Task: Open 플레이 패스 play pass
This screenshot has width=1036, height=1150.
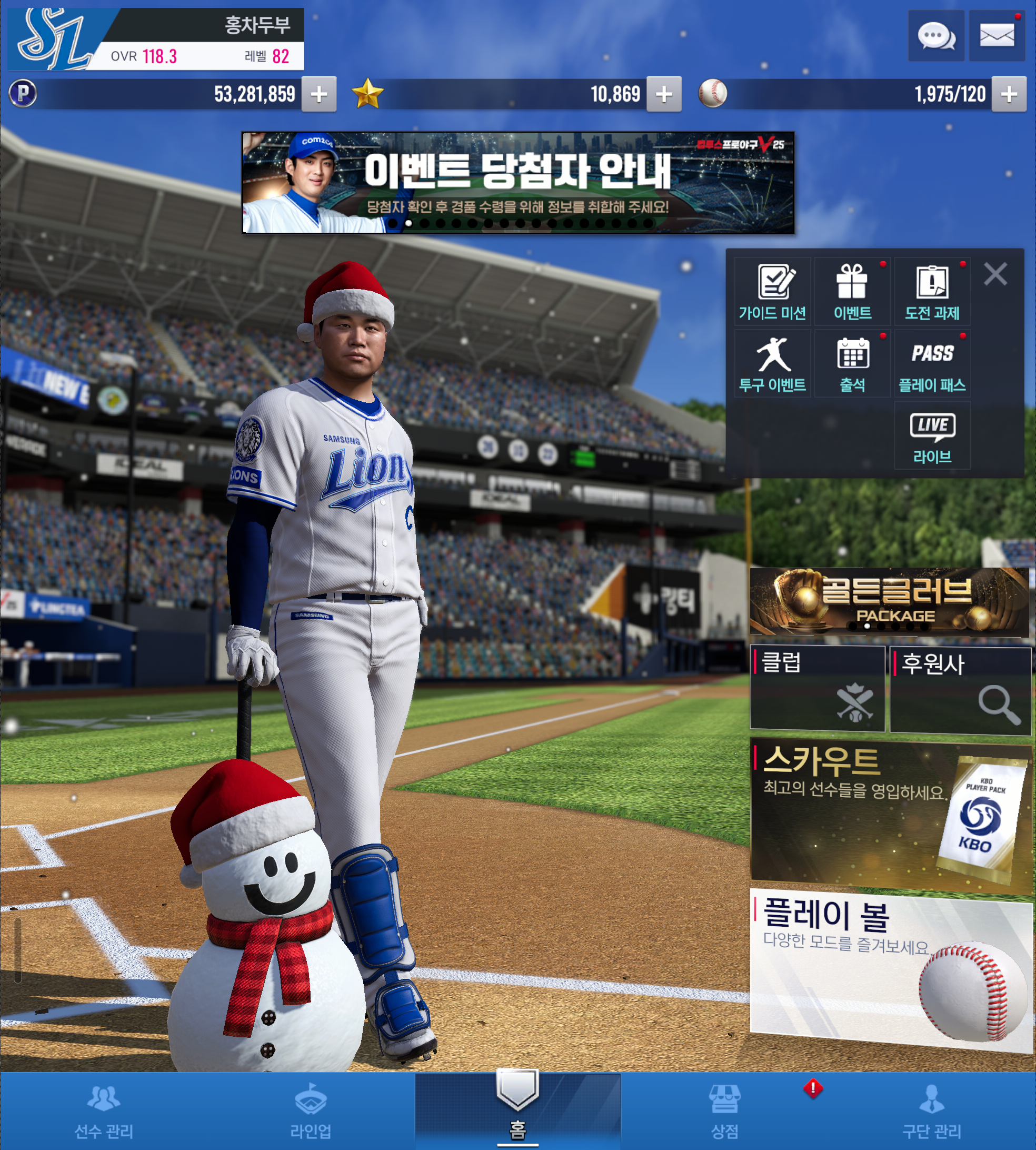Action: 932,364
